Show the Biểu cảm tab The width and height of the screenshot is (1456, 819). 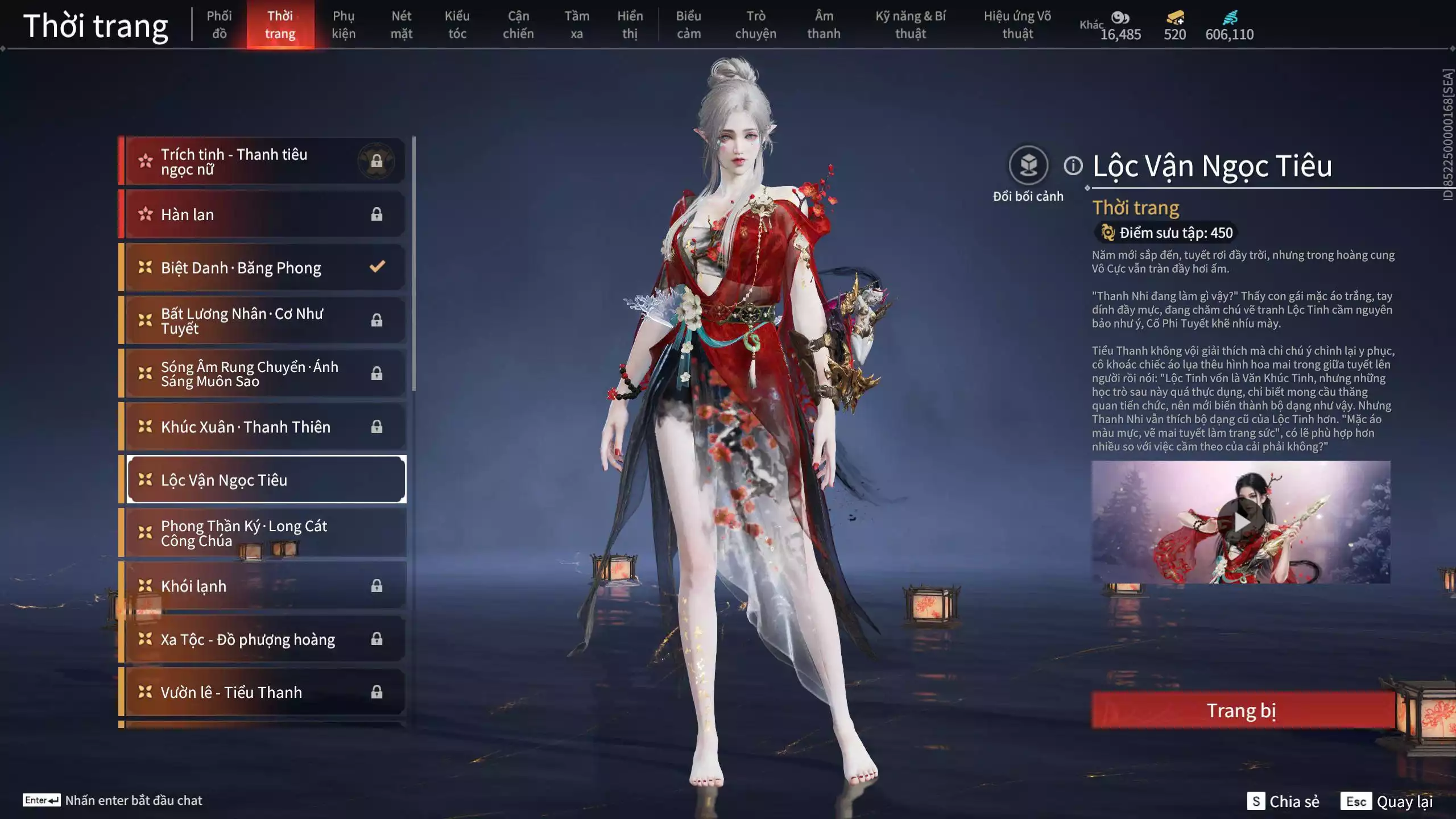tap(688, 25)
